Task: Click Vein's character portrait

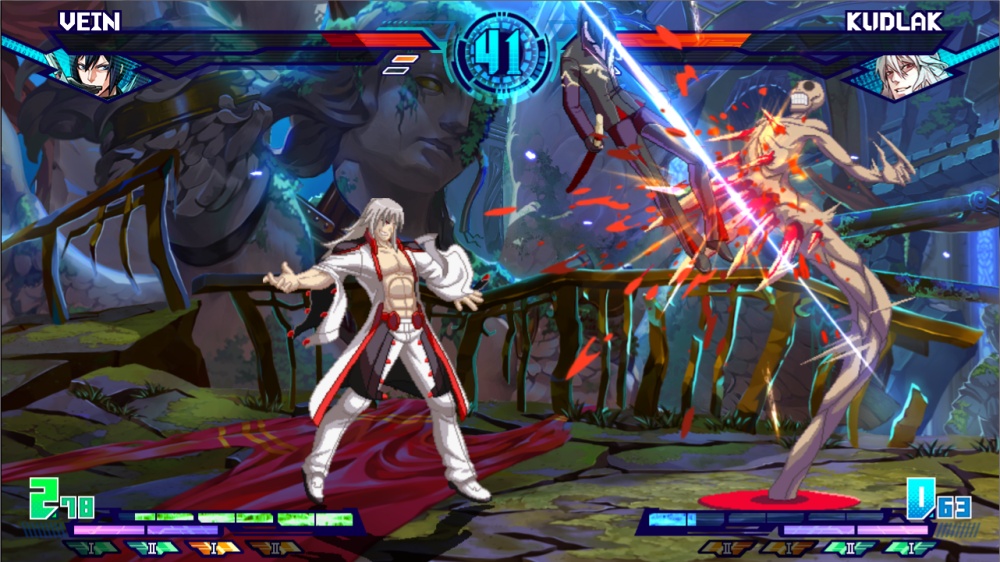Action: (93, 70)
